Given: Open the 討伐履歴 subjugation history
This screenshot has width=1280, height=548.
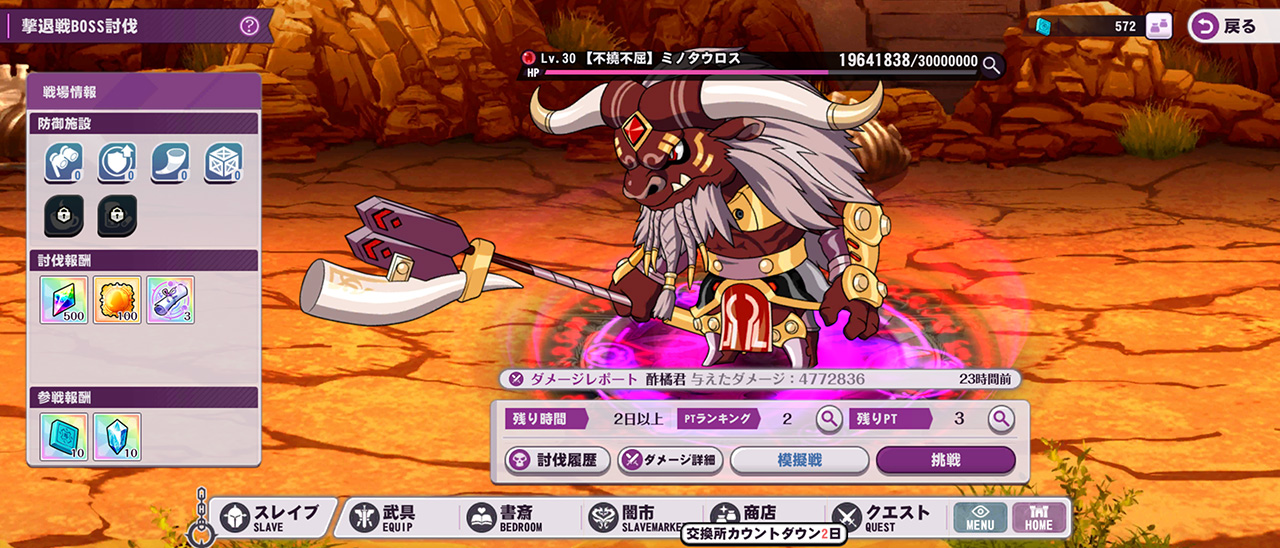Looking at the screenshot, I should pyautogui.click(x=556, y=460).
